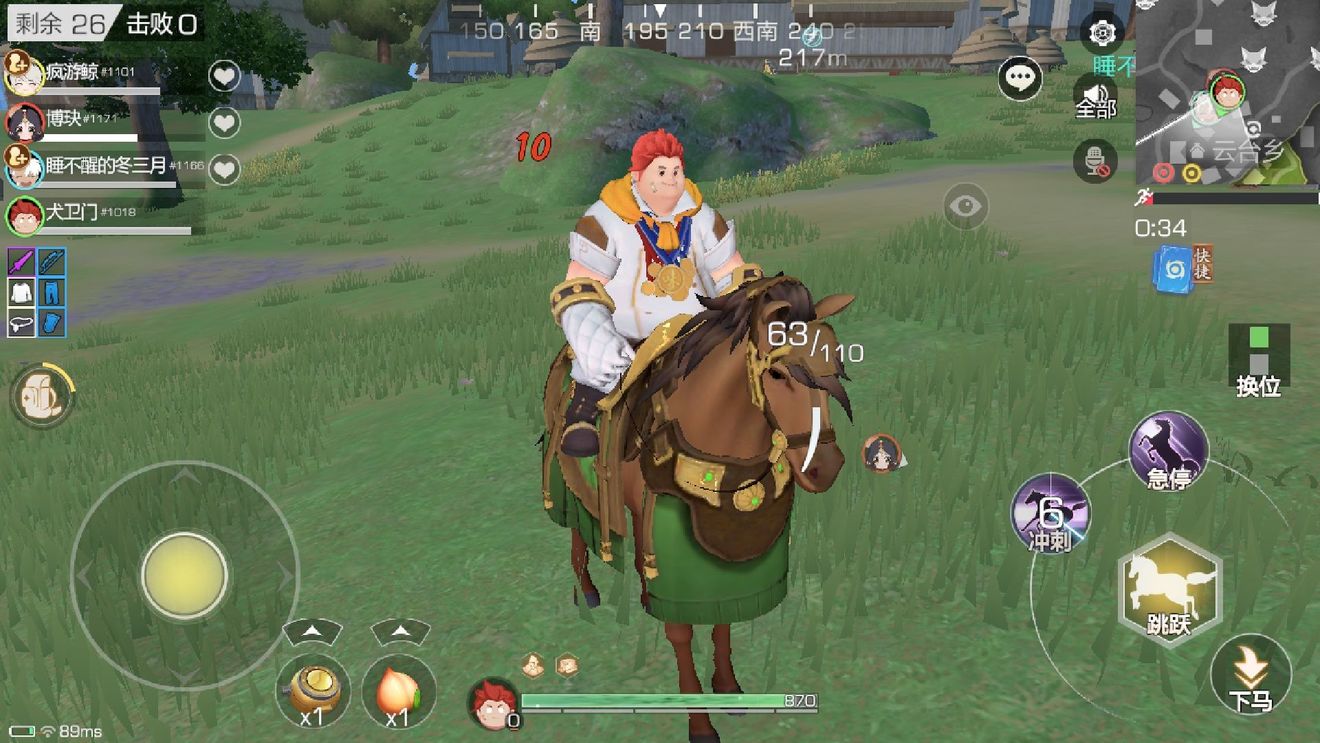Open the settings gear icon
Viewport: 1320px width, 743px height.
click(1102, 33)
